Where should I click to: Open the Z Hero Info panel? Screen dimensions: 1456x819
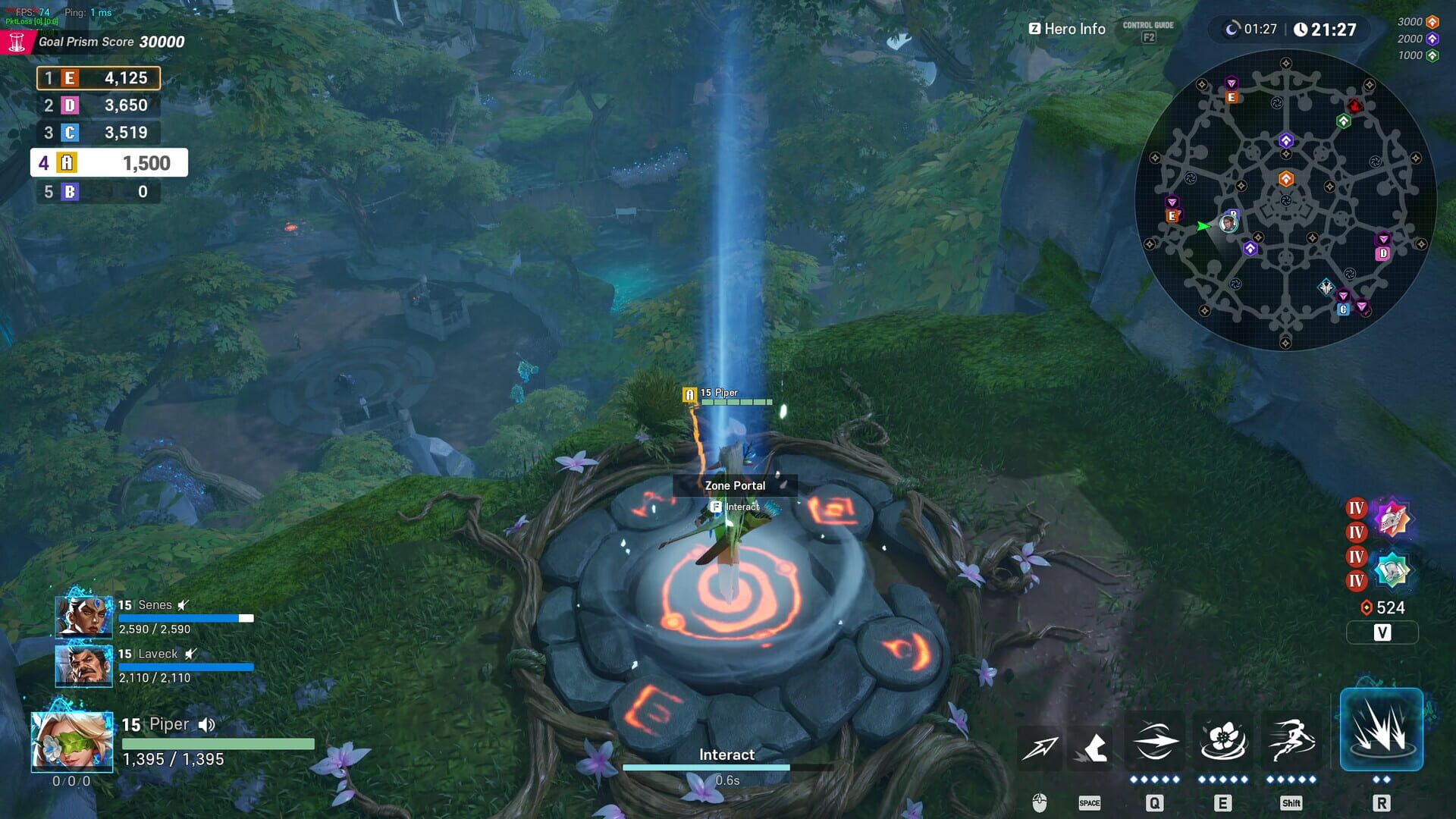1065,29
